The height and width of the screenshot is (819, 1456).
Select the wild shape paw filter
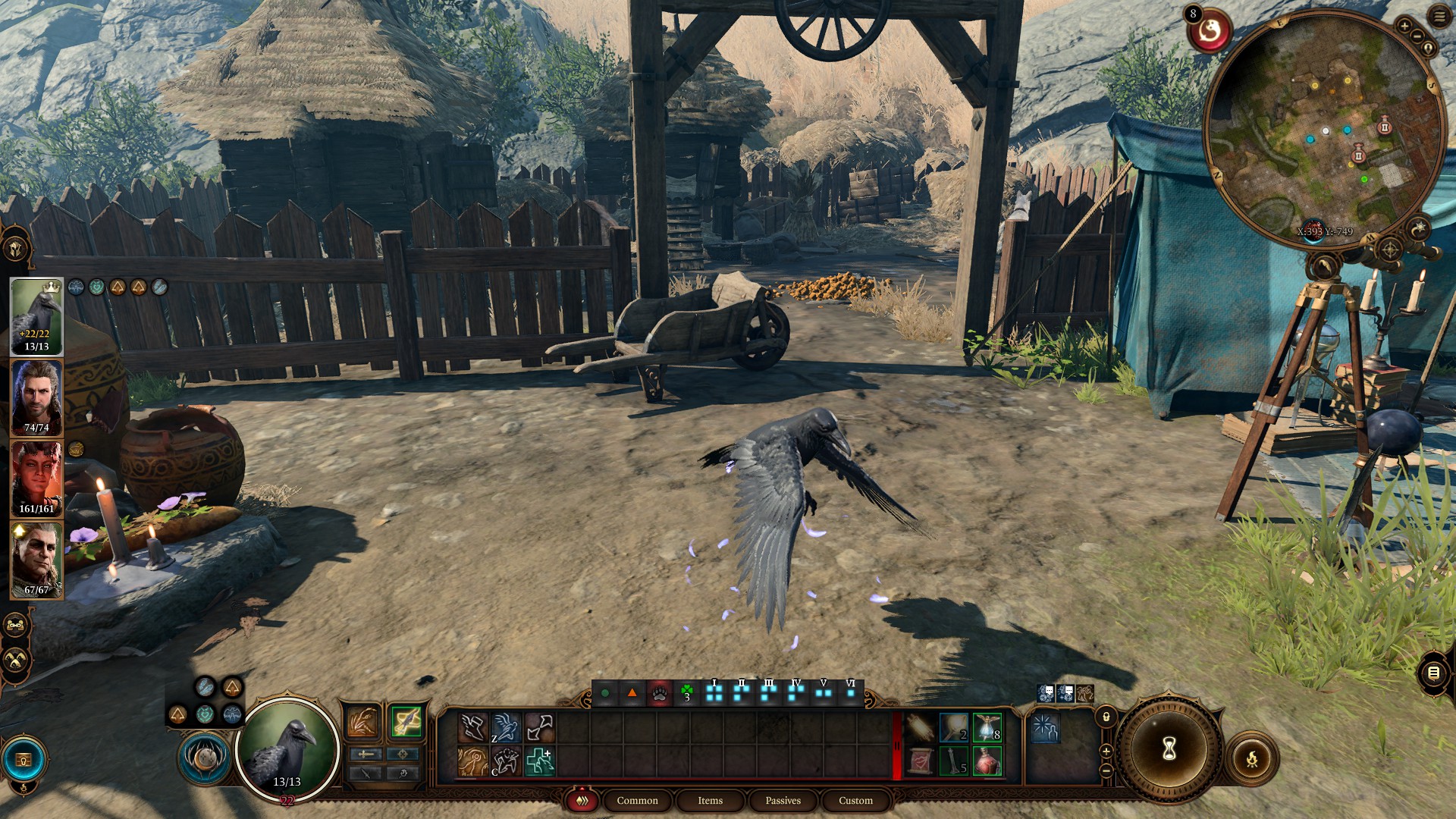659,693
